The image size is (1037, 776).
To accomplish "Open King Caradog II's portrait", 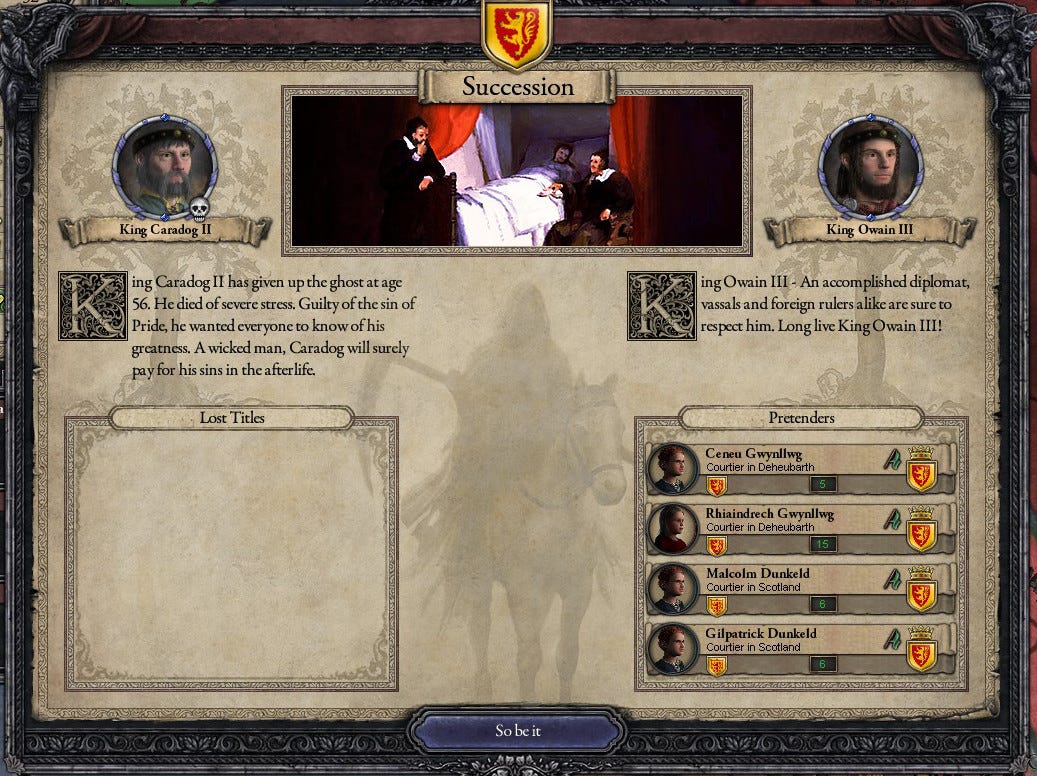I will (x=166, y=165).
